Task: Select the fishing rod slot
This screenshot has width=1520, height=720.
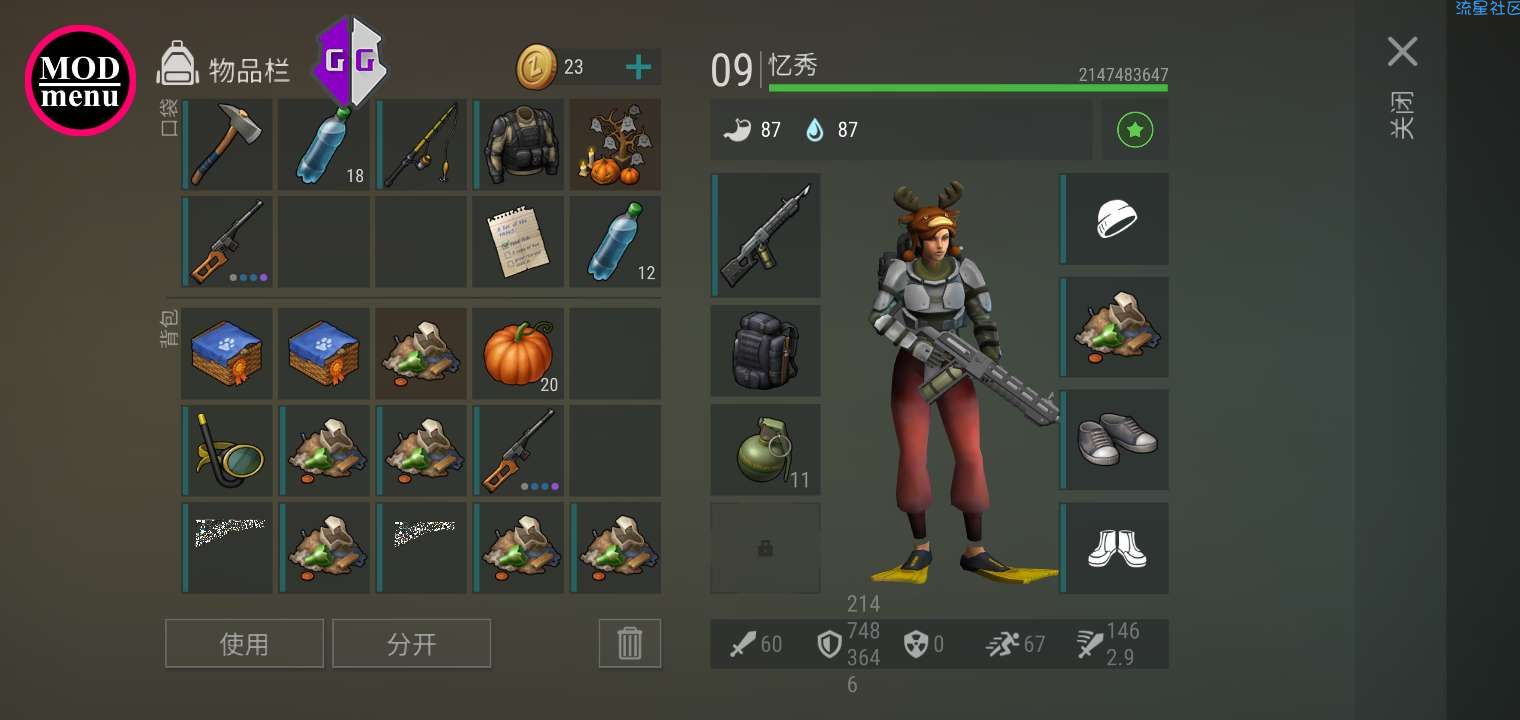Action: [x=422, y=144]
